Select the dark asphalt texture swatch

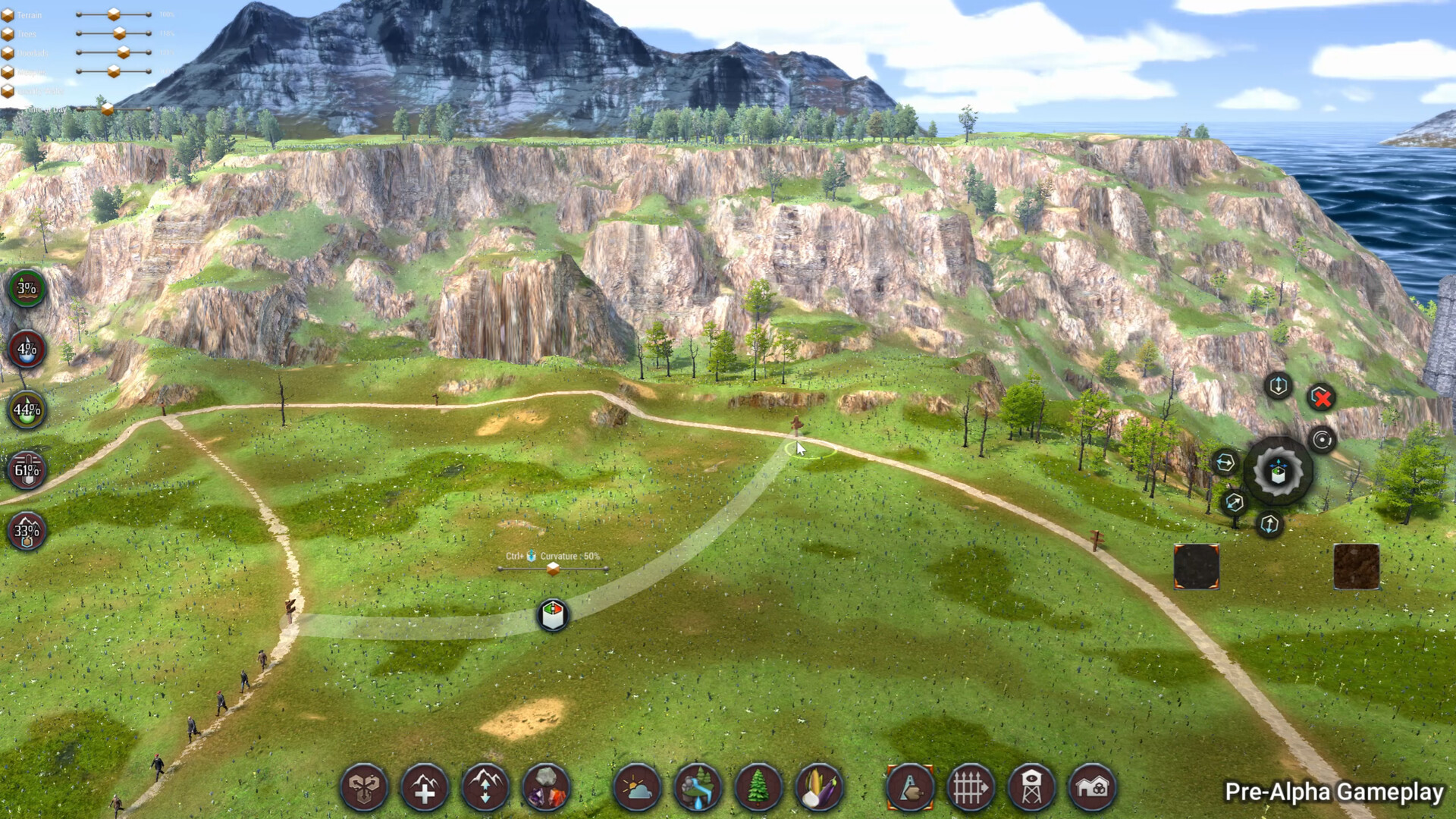pos(1196,566)
